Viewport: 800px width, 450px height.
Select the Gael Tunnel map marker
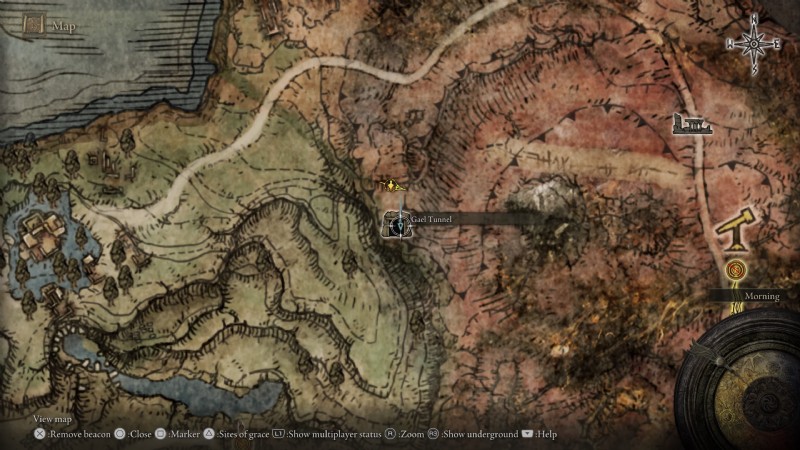[398, 225]
